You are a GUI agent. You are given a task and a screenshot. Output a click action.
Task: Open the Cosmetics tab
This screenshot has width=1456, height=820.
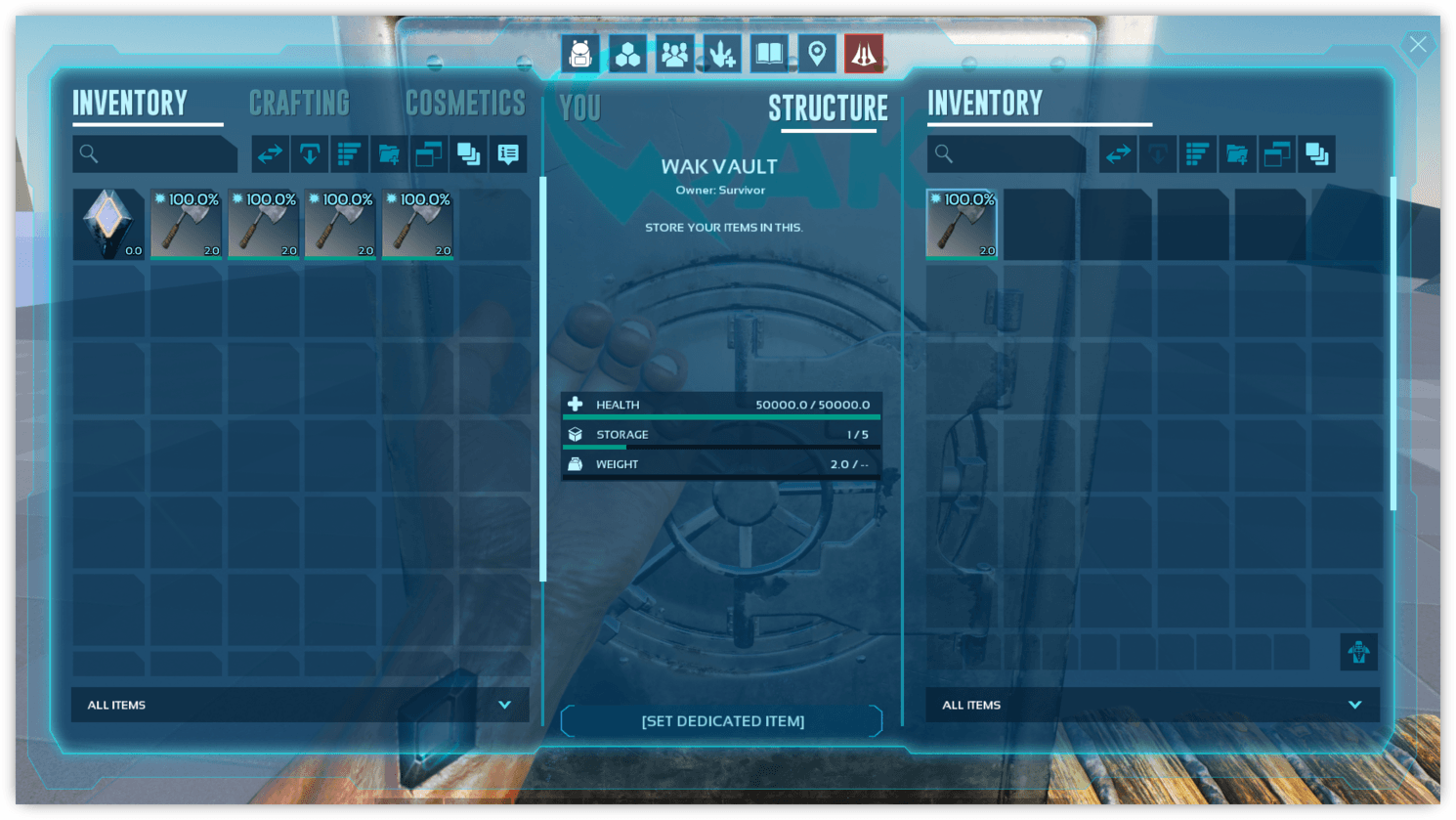click(x=465, y=104)
